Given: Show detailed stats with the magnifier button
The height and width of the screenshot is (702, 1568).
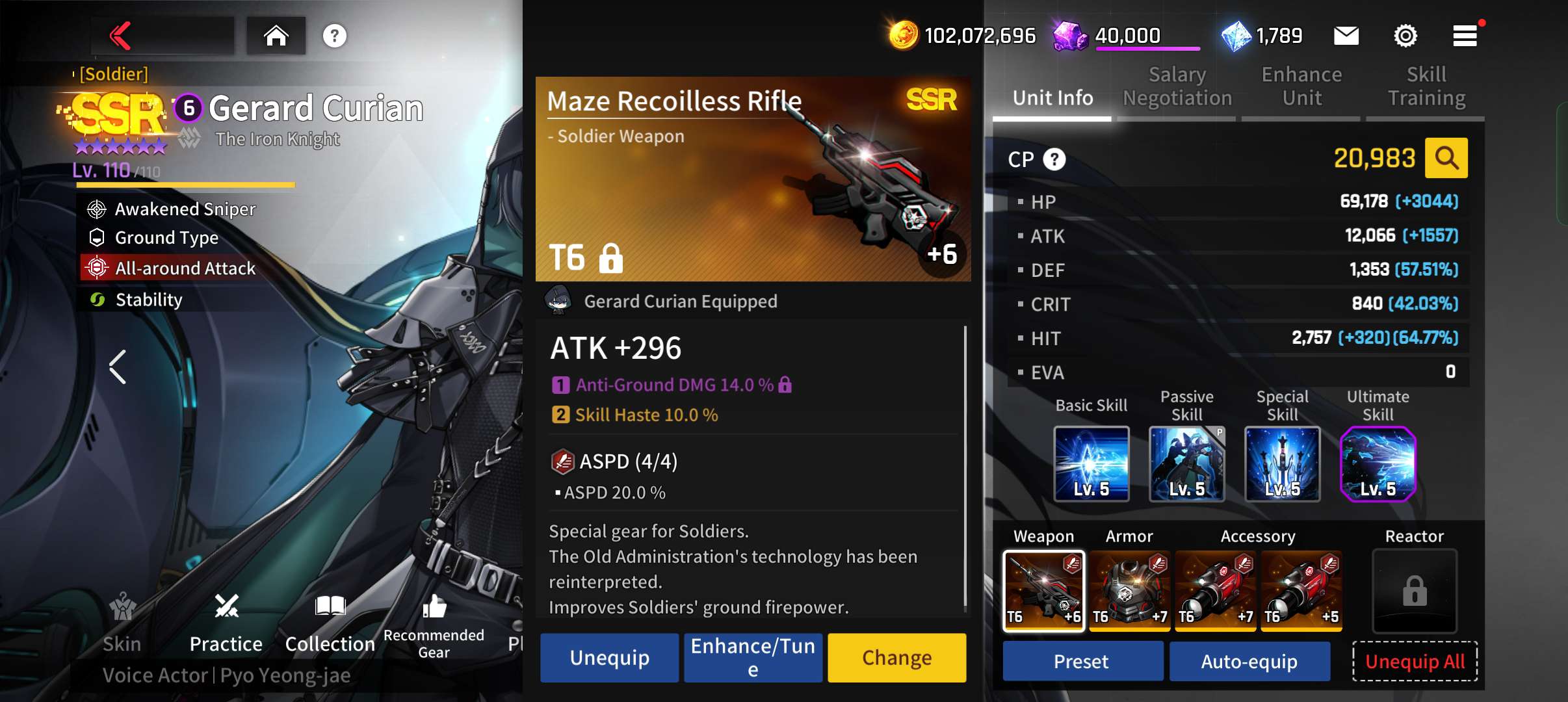Looking at the screenshot, I should 1446,158.
